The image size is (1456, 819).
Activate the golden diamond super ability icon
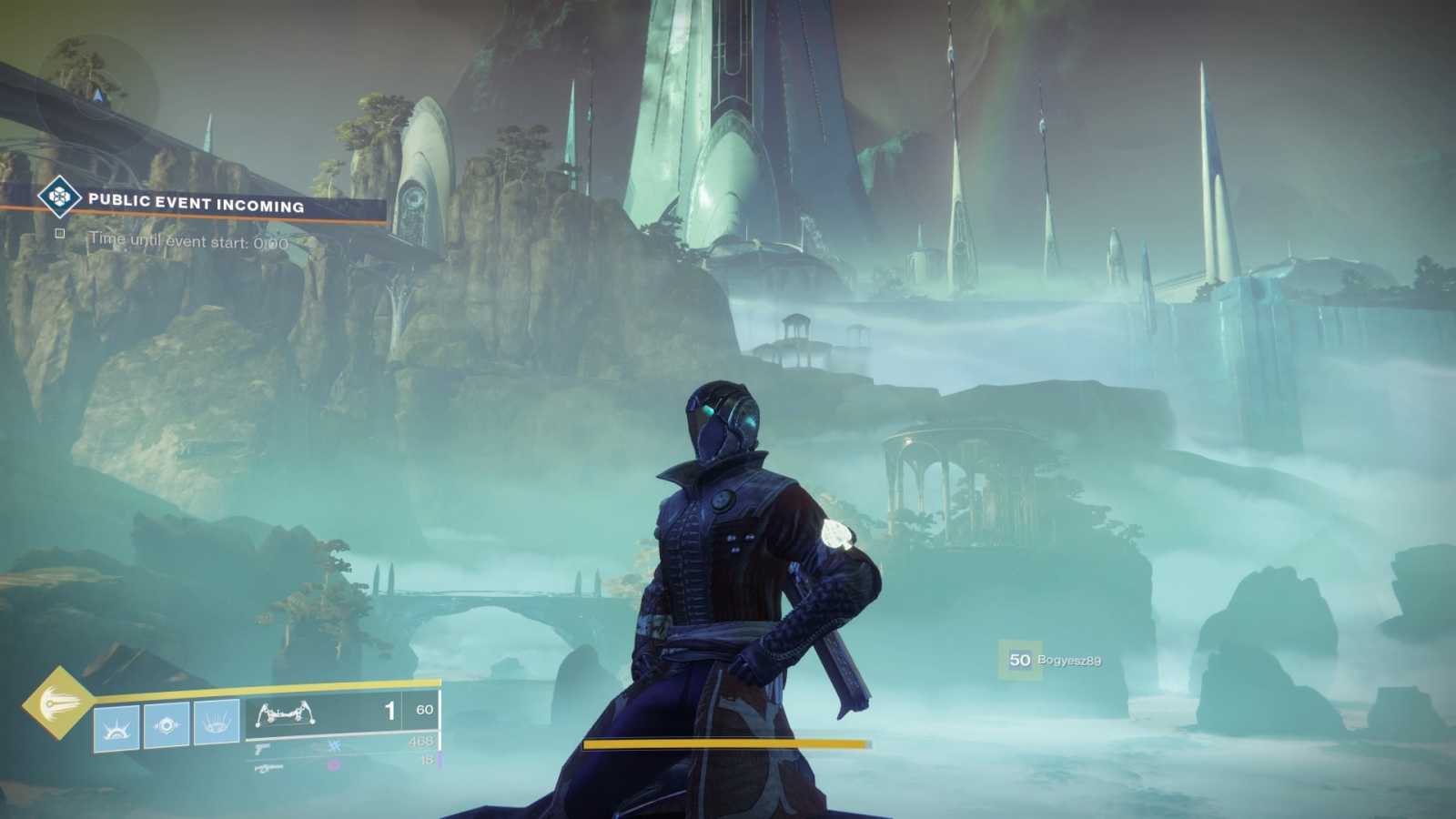click(57, 702)
